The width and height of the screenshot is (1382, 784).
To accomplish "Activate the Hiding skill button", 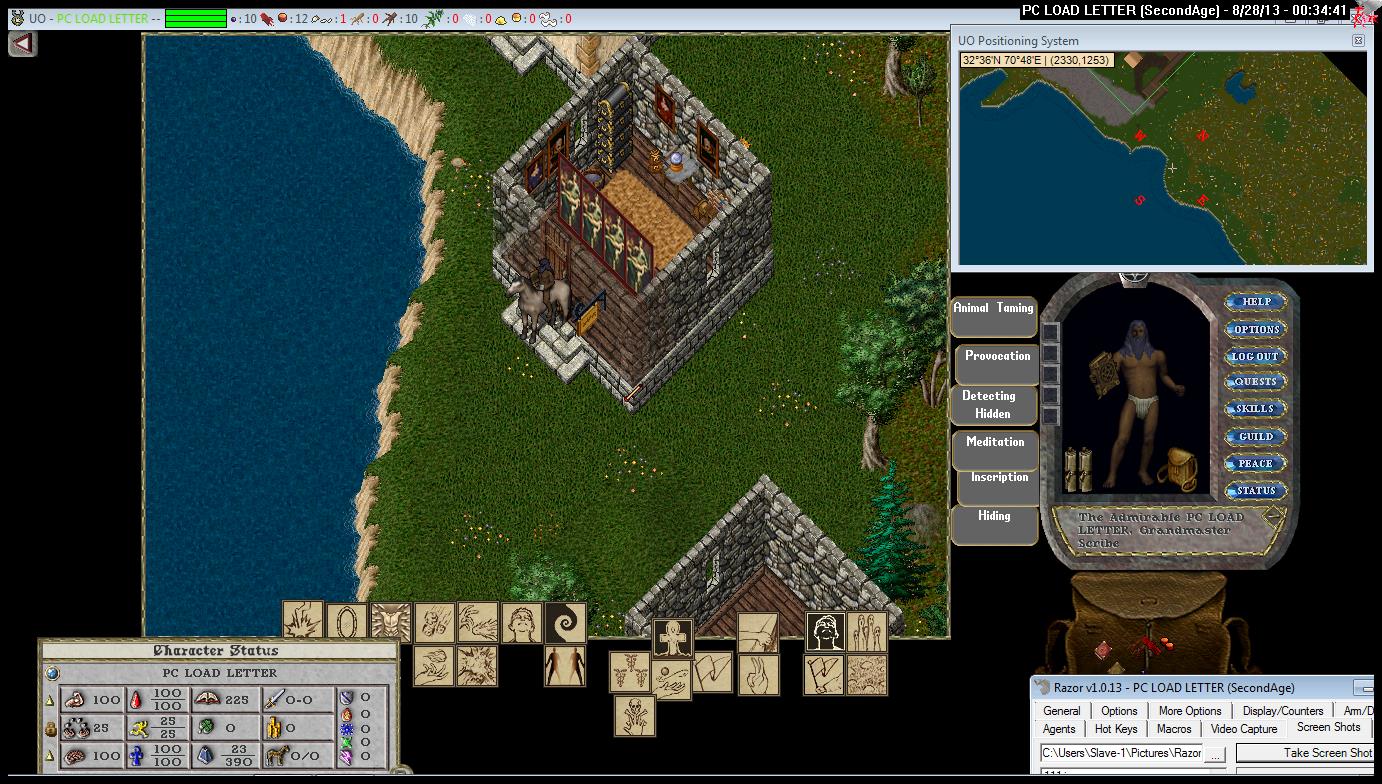I will (994, 524).
